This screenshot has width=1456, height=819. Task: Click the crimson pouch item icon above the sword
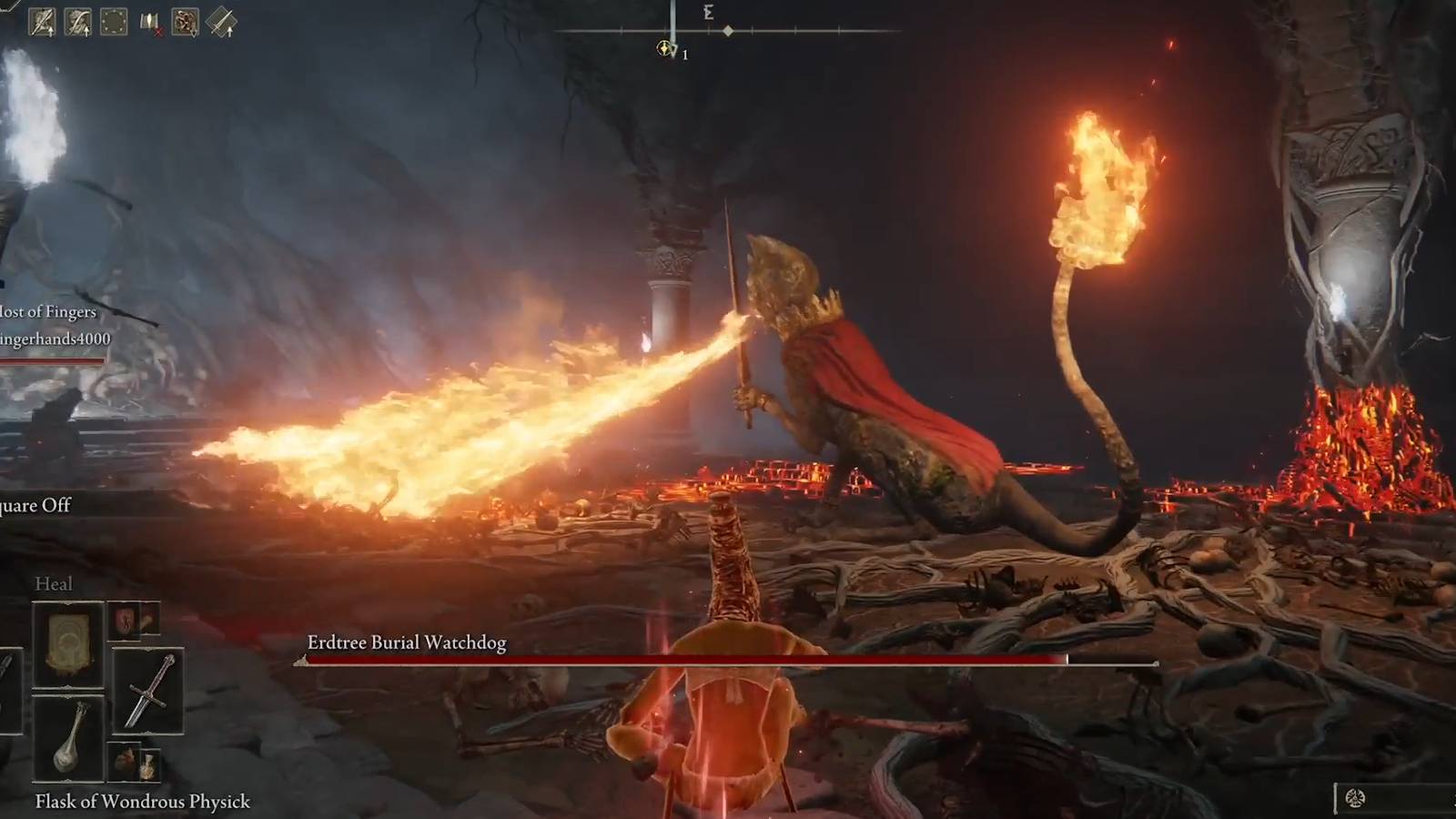[x=126, y=621]
